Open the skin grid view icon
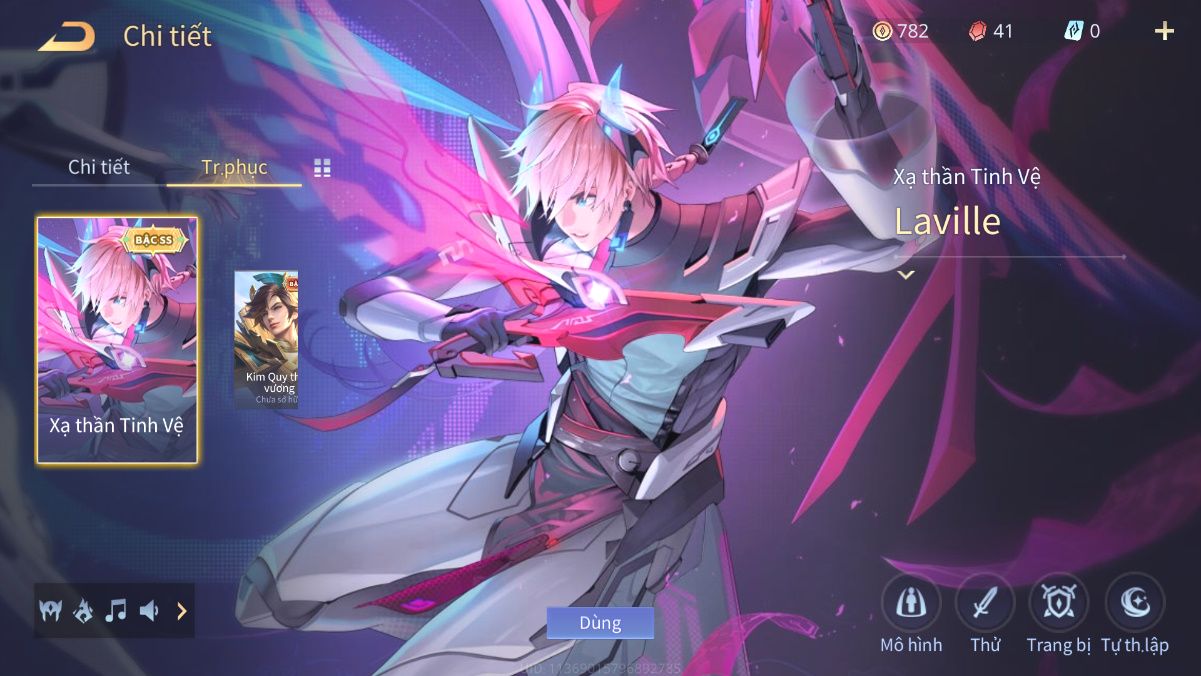 click(x=322, y=168)
